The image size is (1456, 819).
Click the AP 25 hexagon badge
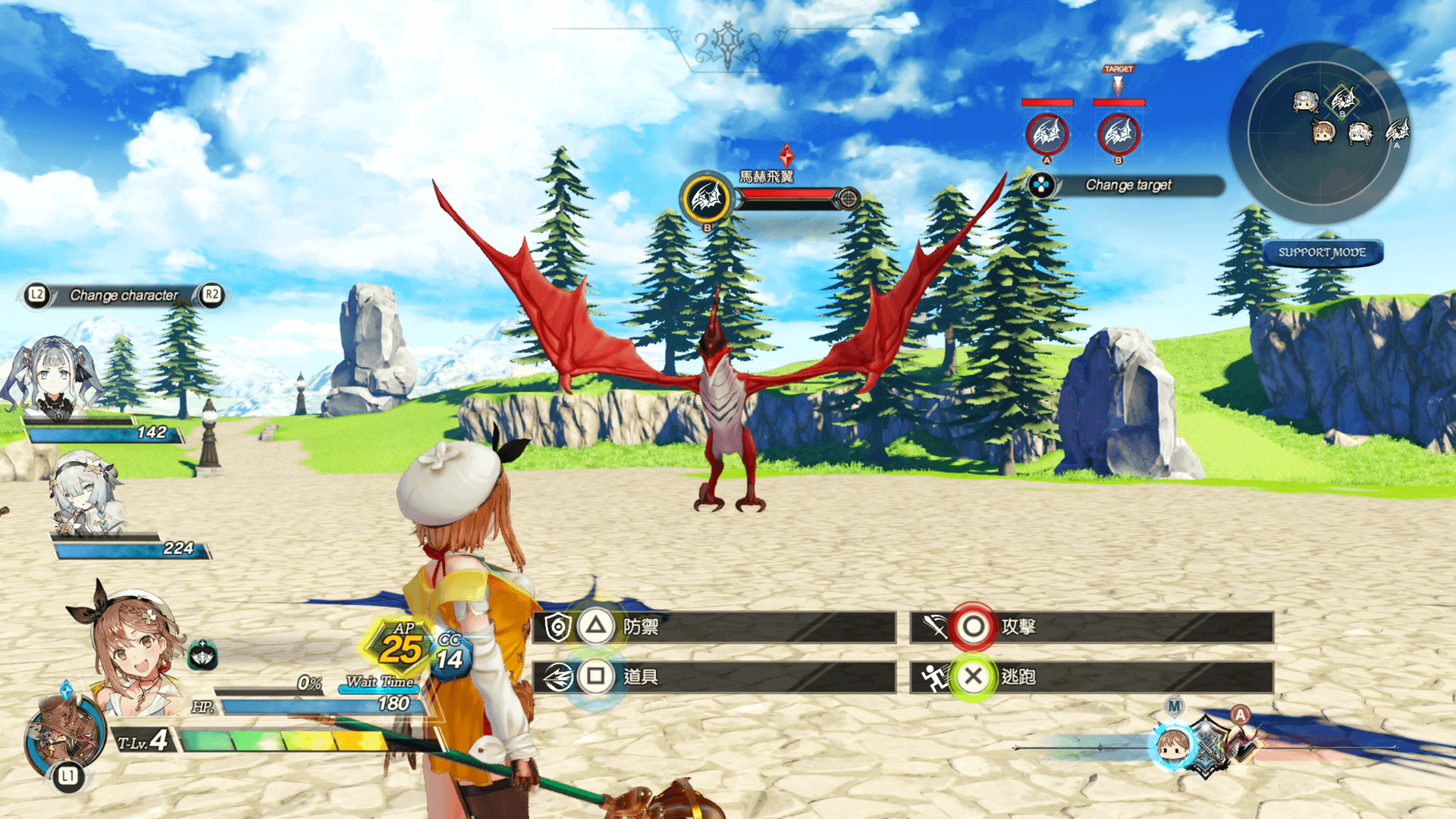pyautogui.click(x=400, y=646)
